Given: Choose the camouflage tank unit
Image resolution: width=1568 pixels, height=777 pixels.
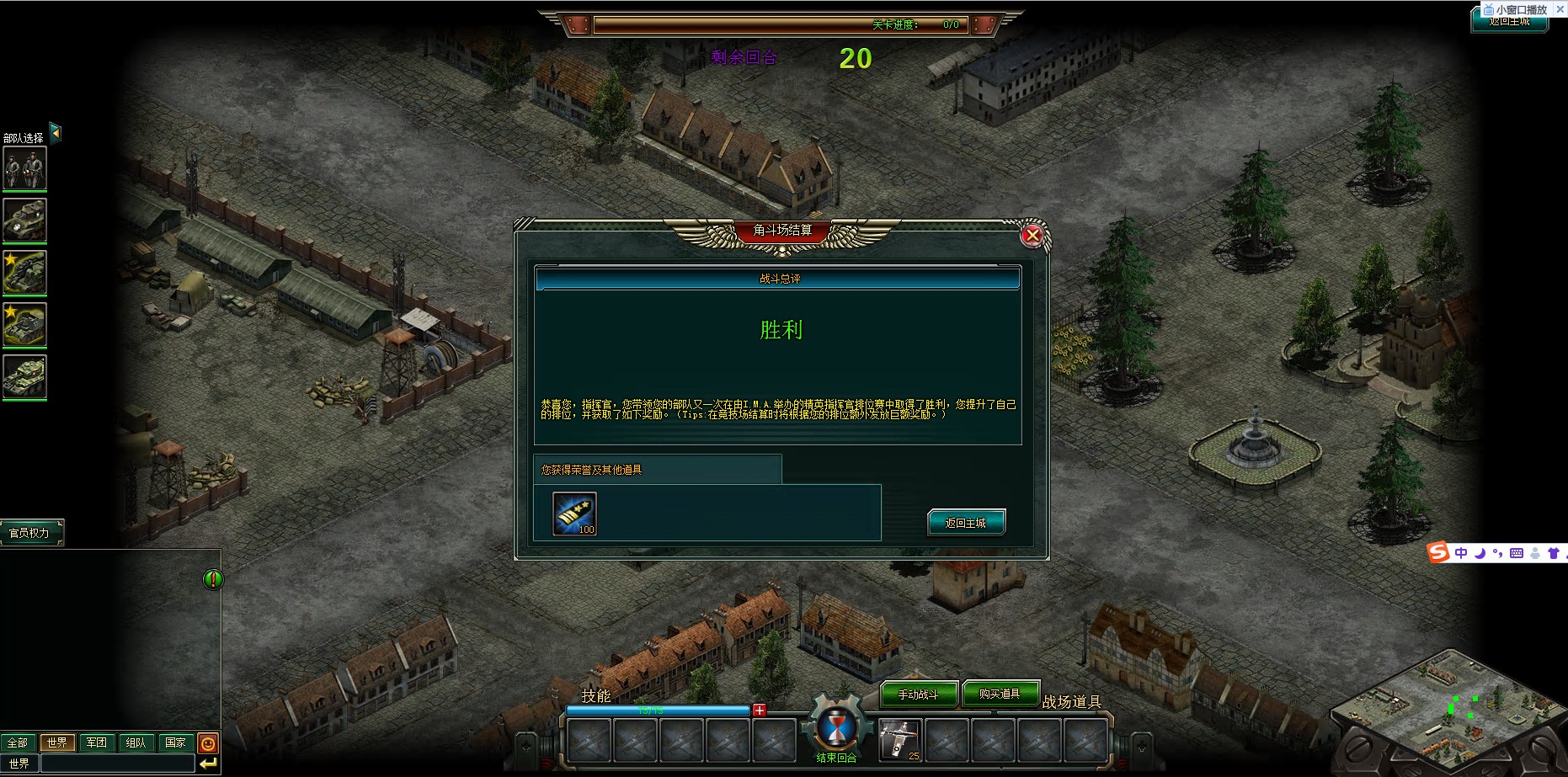Looking at the screenshot, I should (x=24, y=376).
